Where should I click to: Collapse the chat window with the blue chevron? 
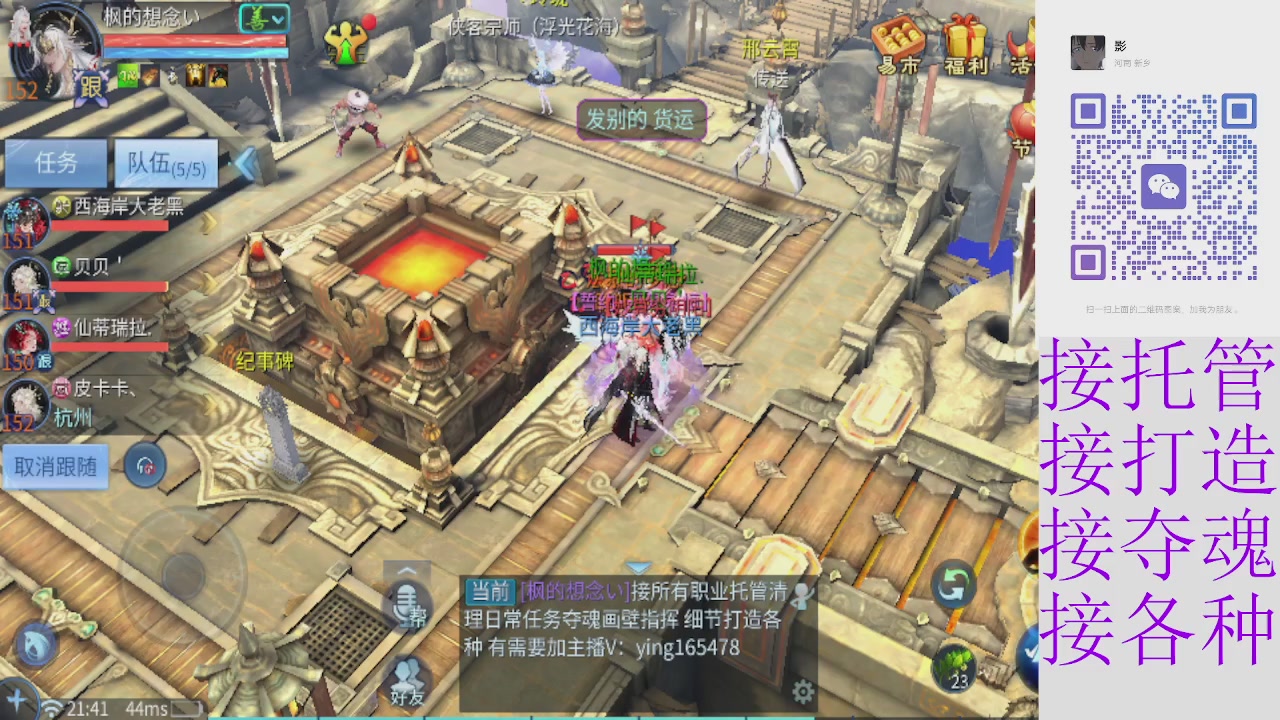(639, 567)
